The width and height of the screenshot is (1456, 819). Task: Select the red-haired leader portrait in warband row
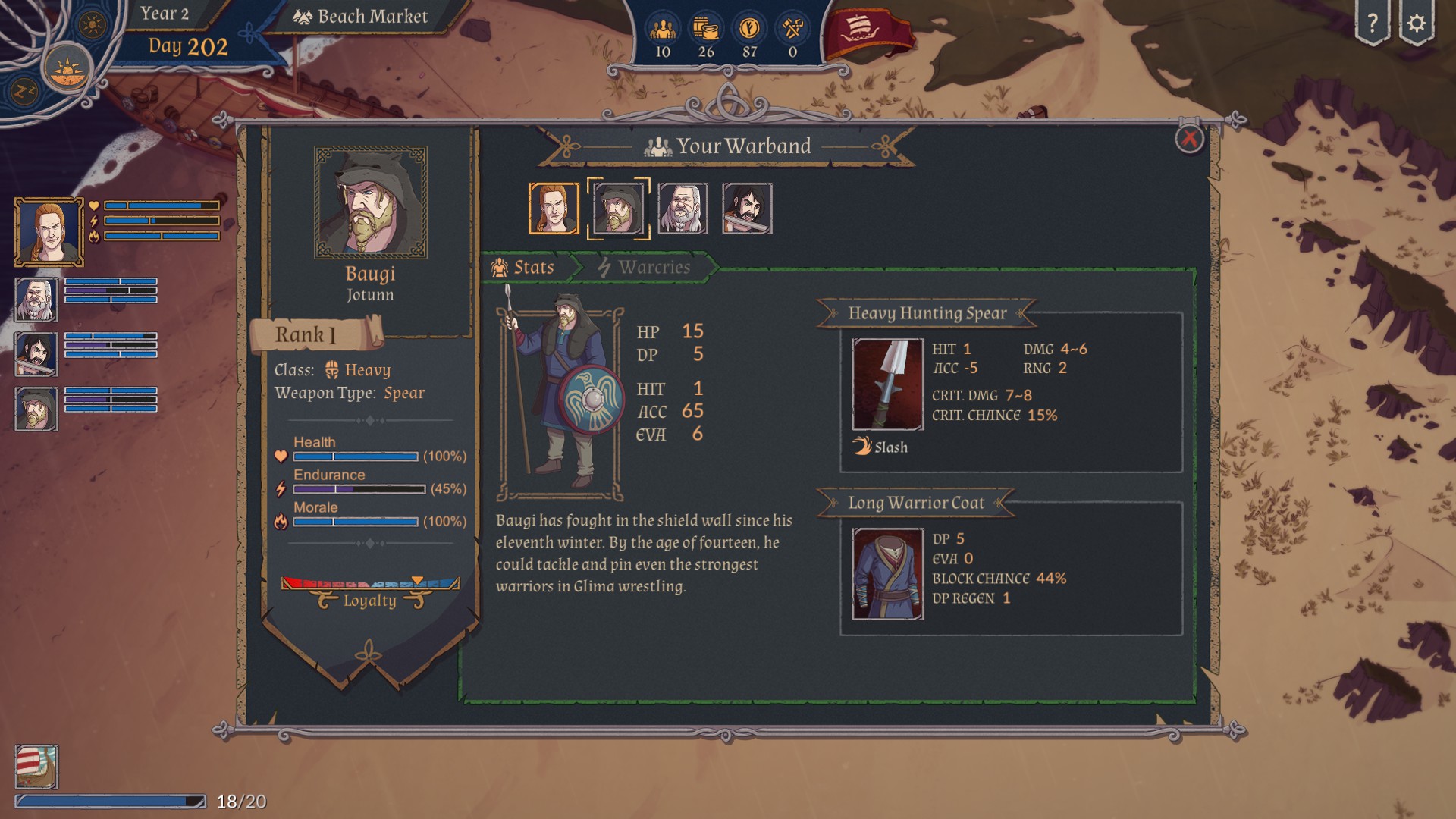click(x=554, y=208)
